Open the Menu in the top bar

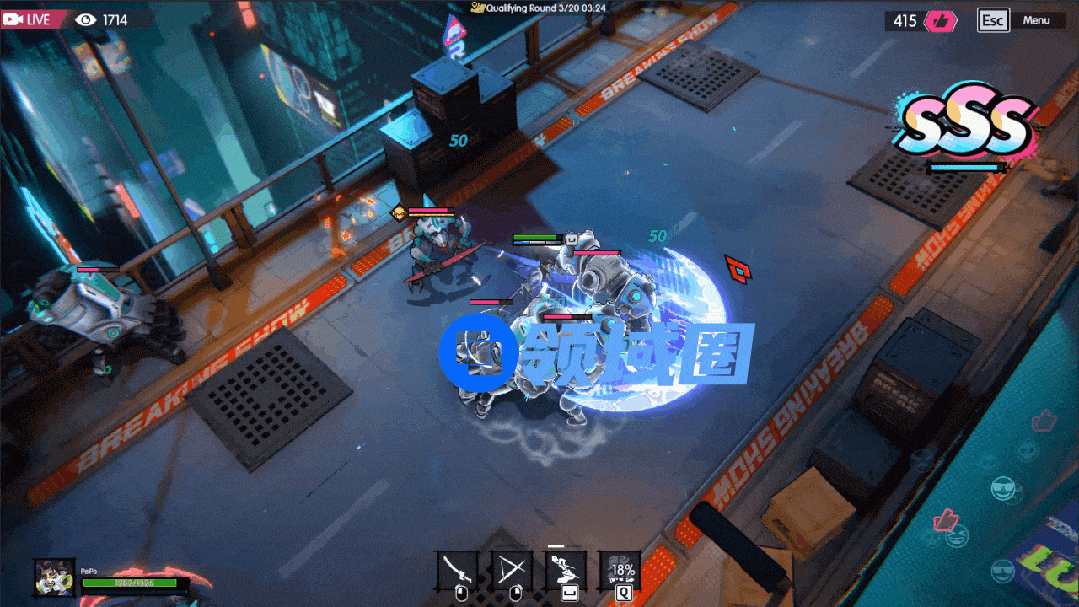[1035, 20]
